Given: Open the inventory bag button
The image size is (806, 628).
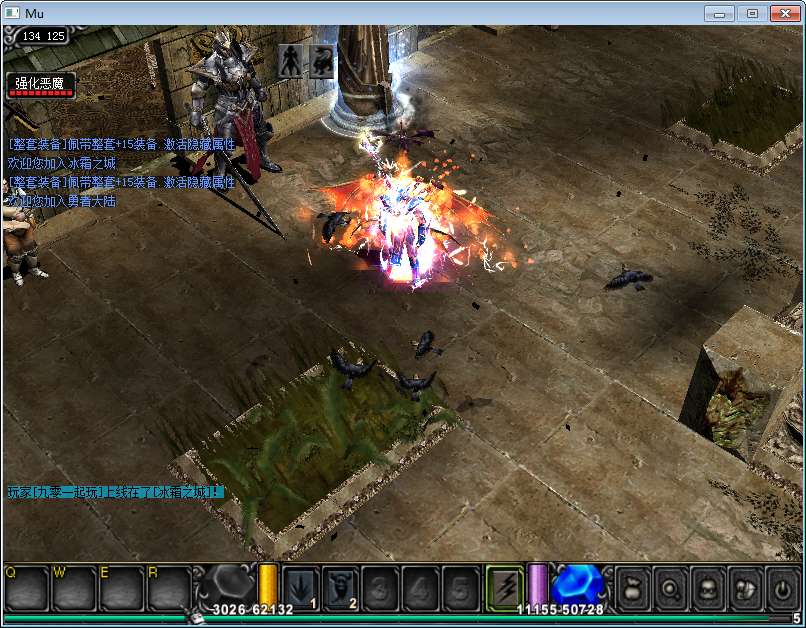Looking at the screenshot, I should [x=633, y=588].
